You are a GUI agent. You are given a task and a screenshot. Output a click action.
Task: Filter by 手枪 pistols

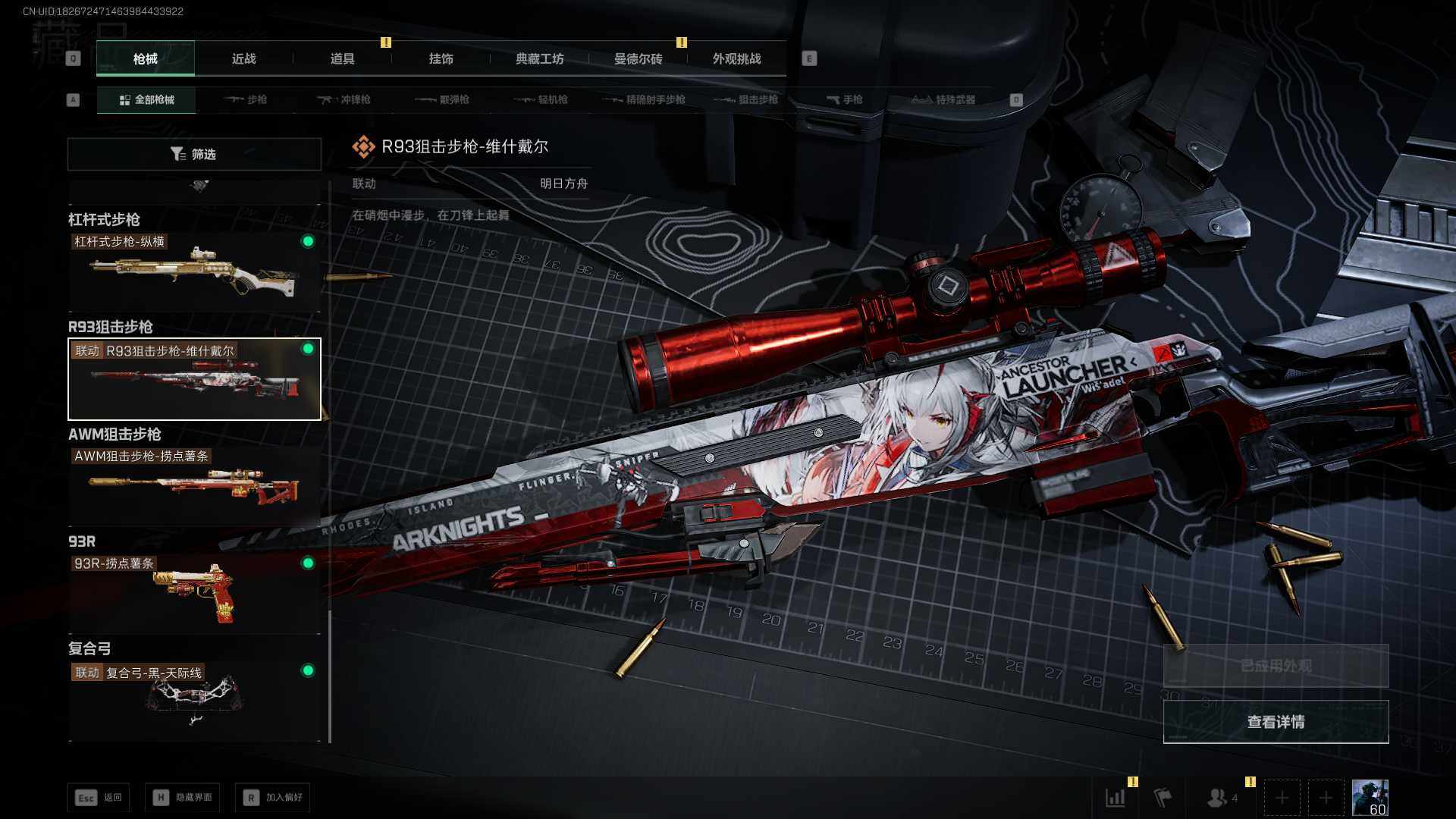(845, 100)
